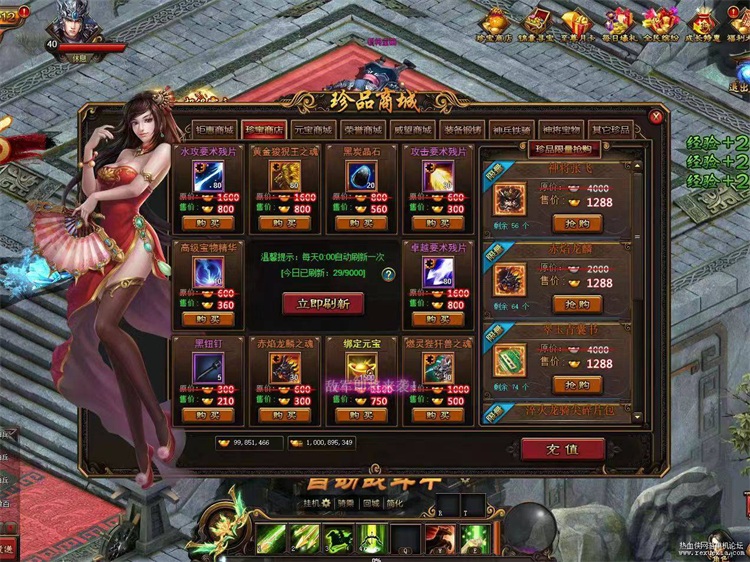
Task: Open the 充值 recharge button
Action: tap(562, 449)
